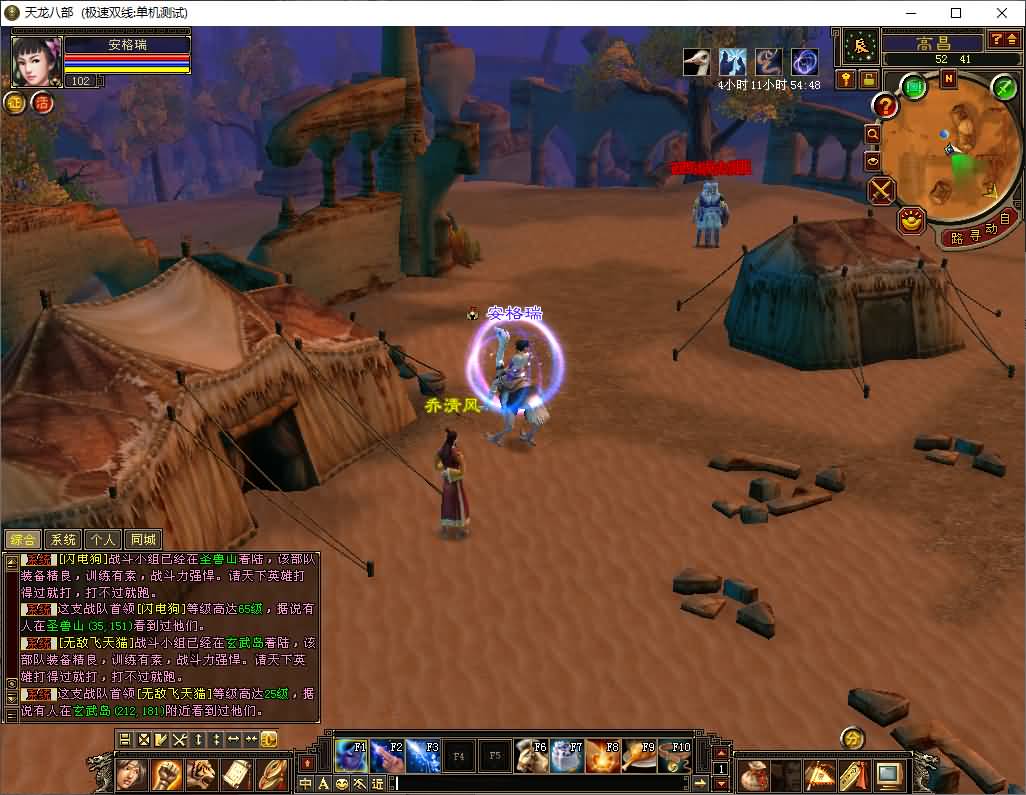The width and height of the screenshot is (1026, 795).
Task: Open the money pouch bag icon
Action: [x=754, y=774]
